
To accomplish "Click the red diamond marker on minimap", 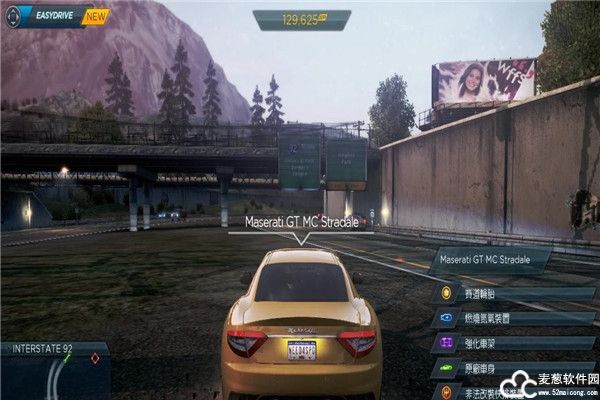I will point(95,357).
